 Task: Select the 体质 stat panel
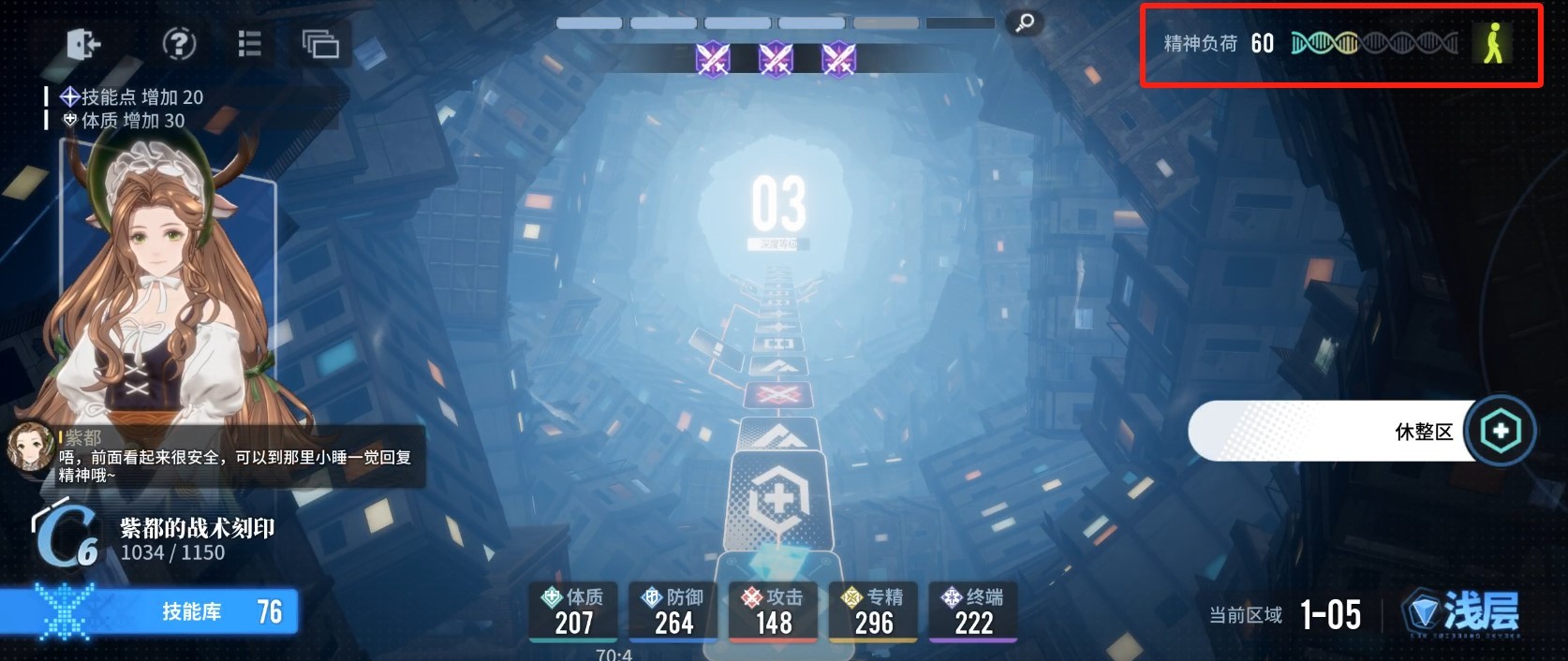point(573,611)
